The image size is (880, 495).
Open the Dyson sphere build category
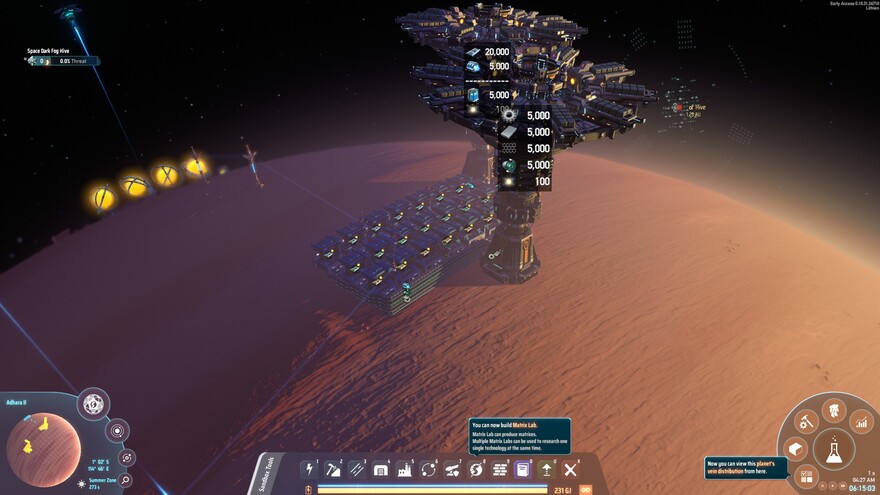point(476,469)
